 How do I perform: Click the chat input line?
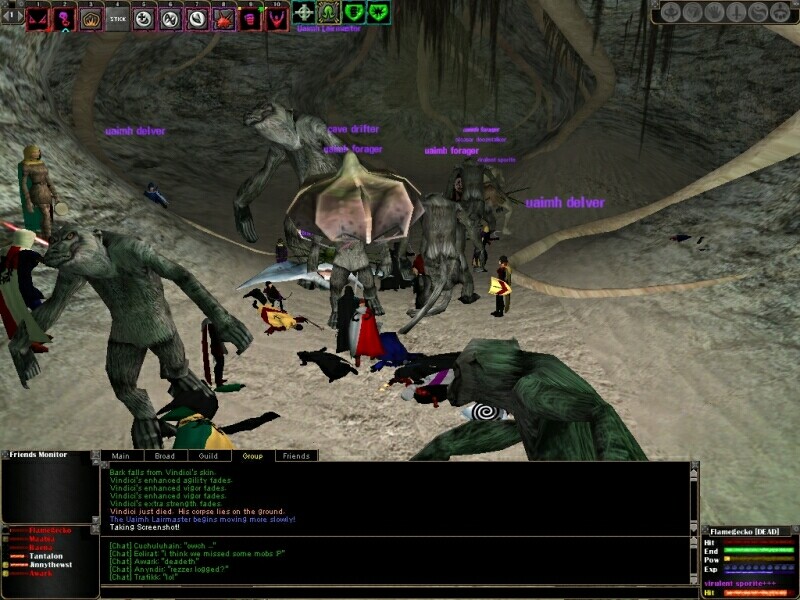[400, 591]
